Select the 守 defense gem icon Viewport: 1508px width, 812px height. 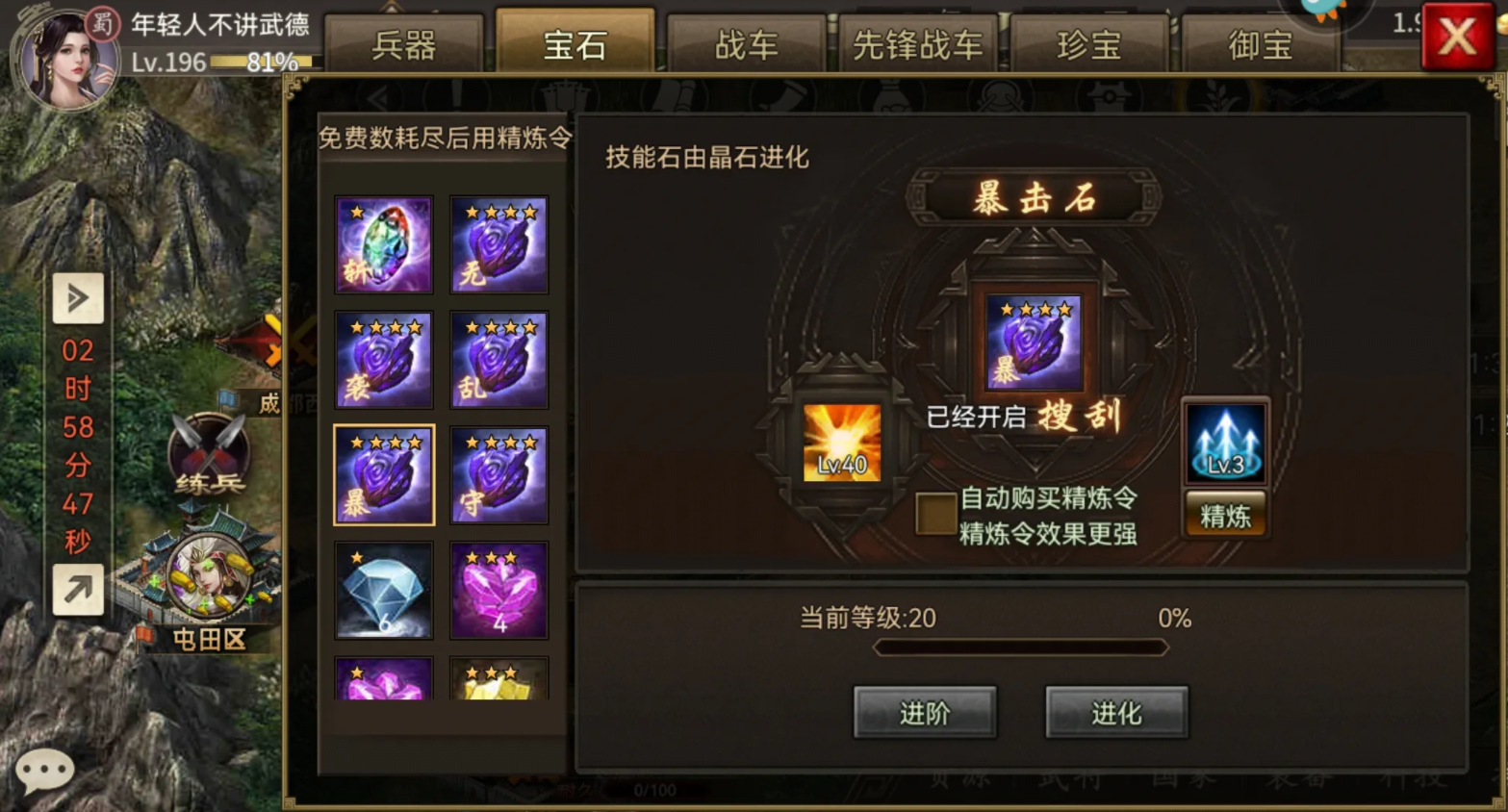click(498, 473)
